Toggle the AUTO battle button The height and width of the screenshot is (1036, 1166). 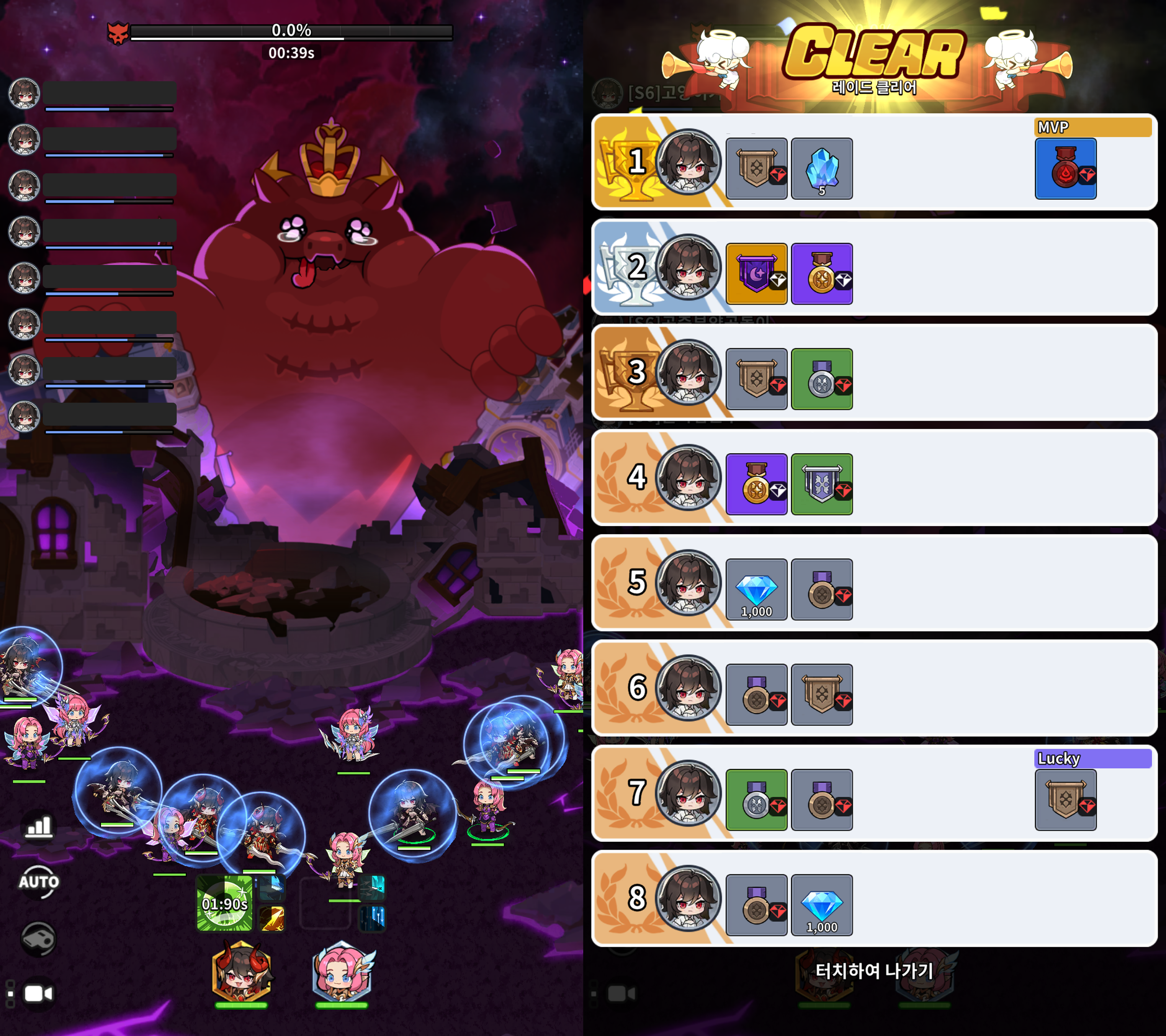coord(39,882)
